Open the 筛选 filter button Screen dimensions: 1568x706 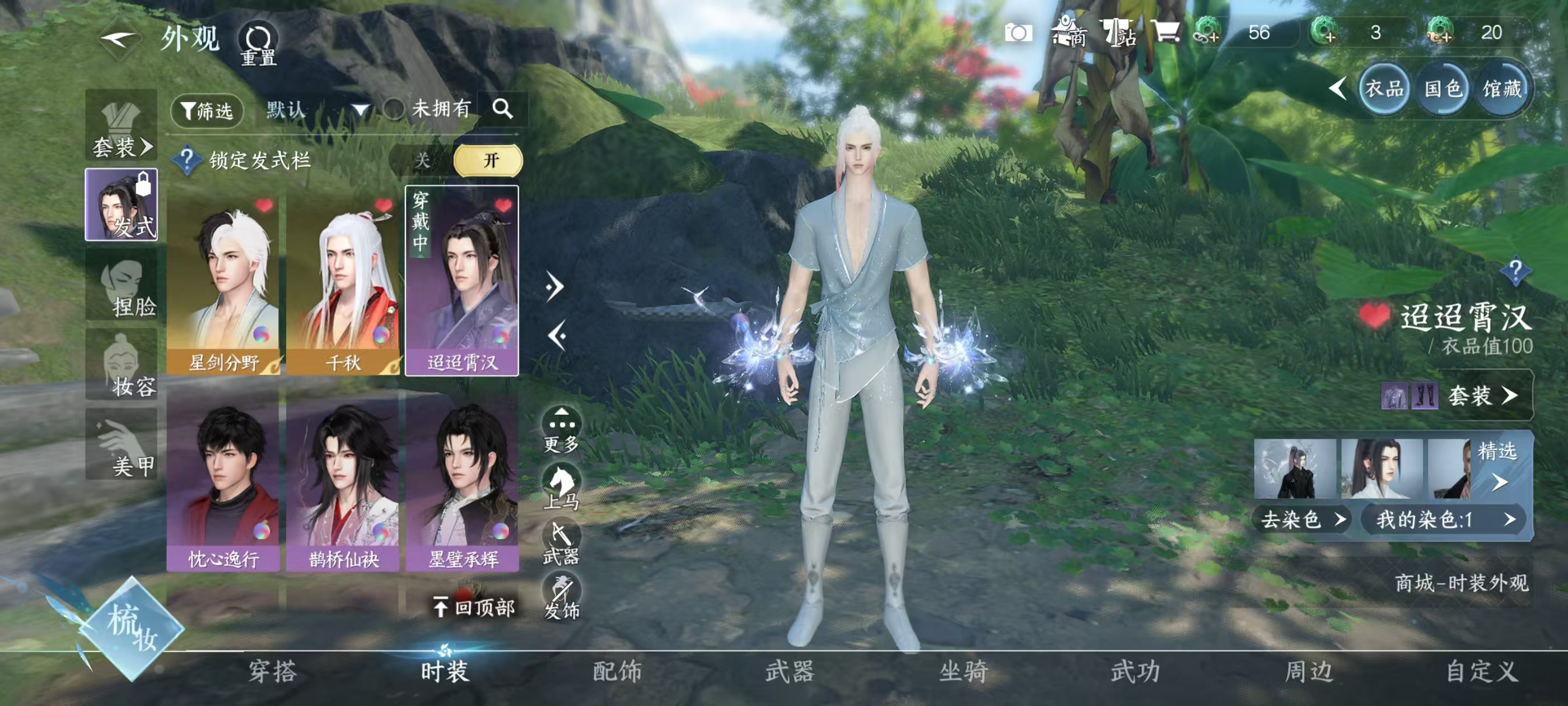coord(207,110)
